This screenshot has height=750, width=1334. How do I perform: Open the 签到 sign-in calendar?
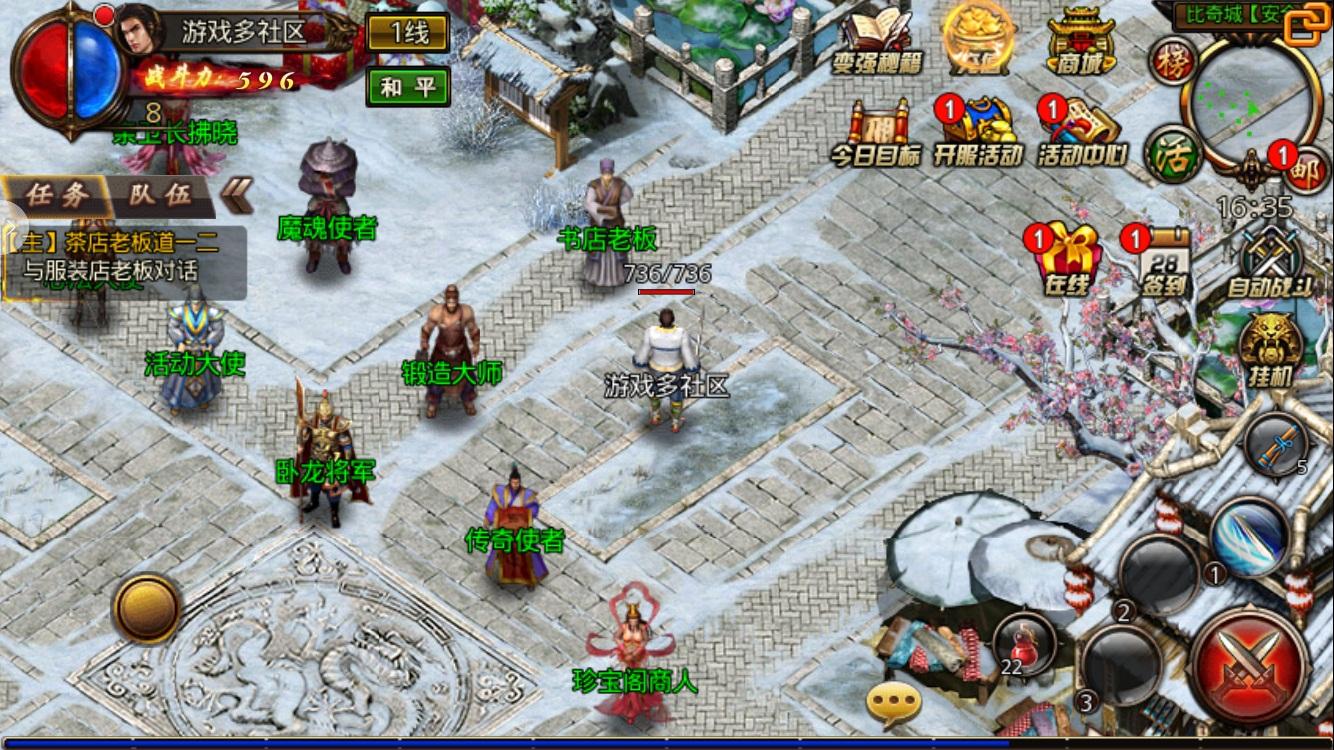coord(1164,260)
